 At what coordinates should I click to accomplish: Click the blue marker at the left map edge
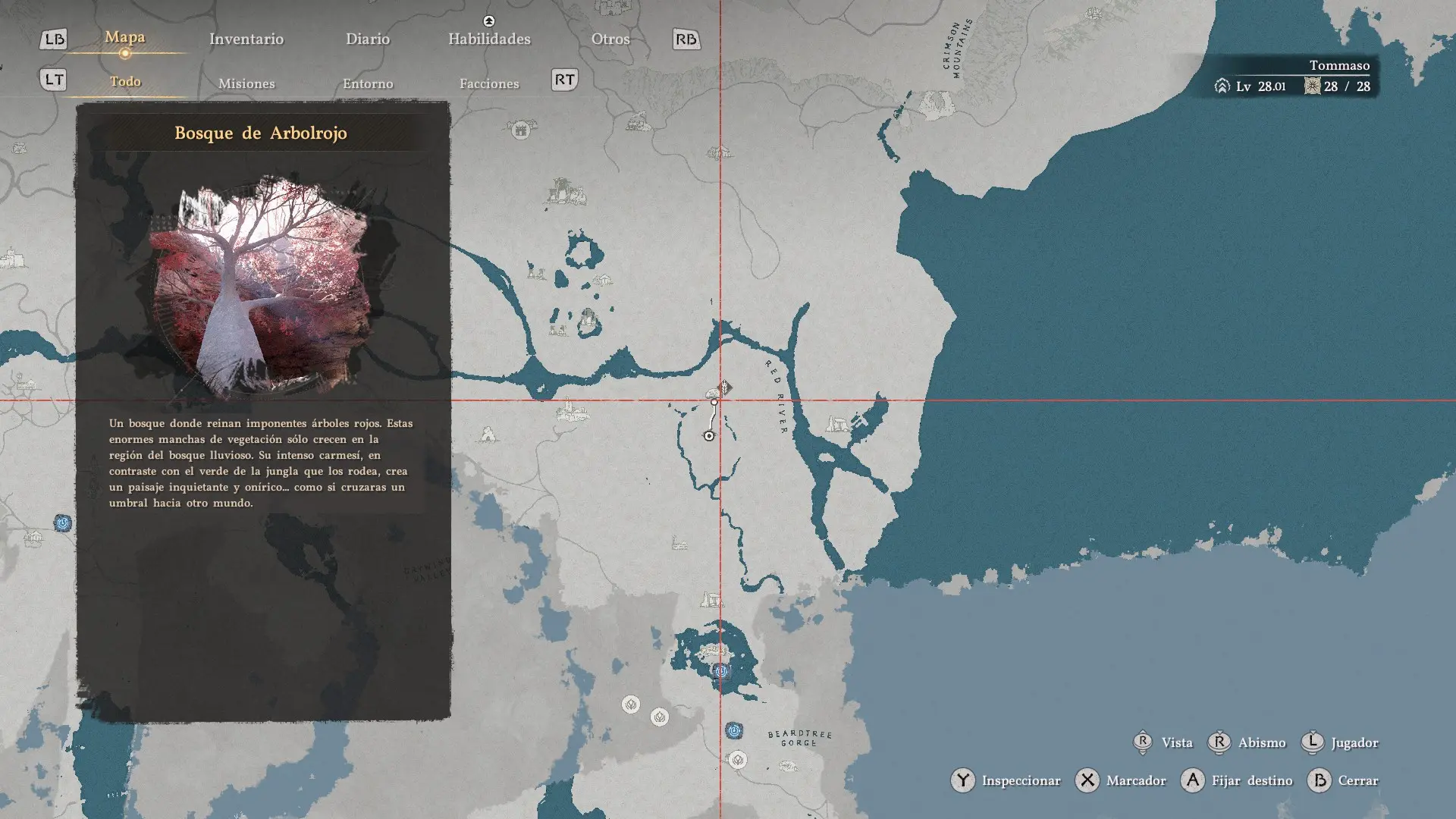tap(63, 523)
